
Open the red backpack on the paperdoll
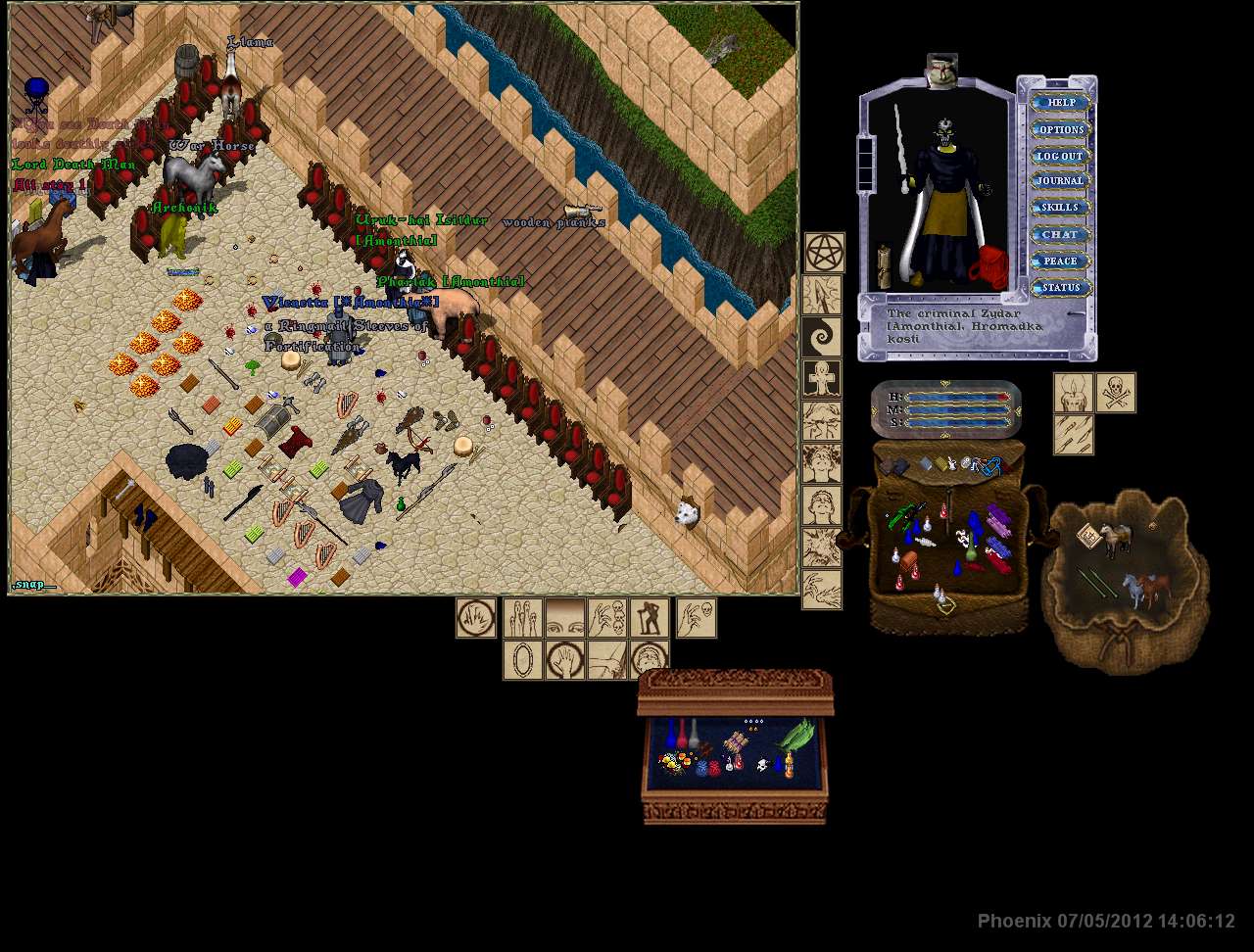click(x=989, y=267)
